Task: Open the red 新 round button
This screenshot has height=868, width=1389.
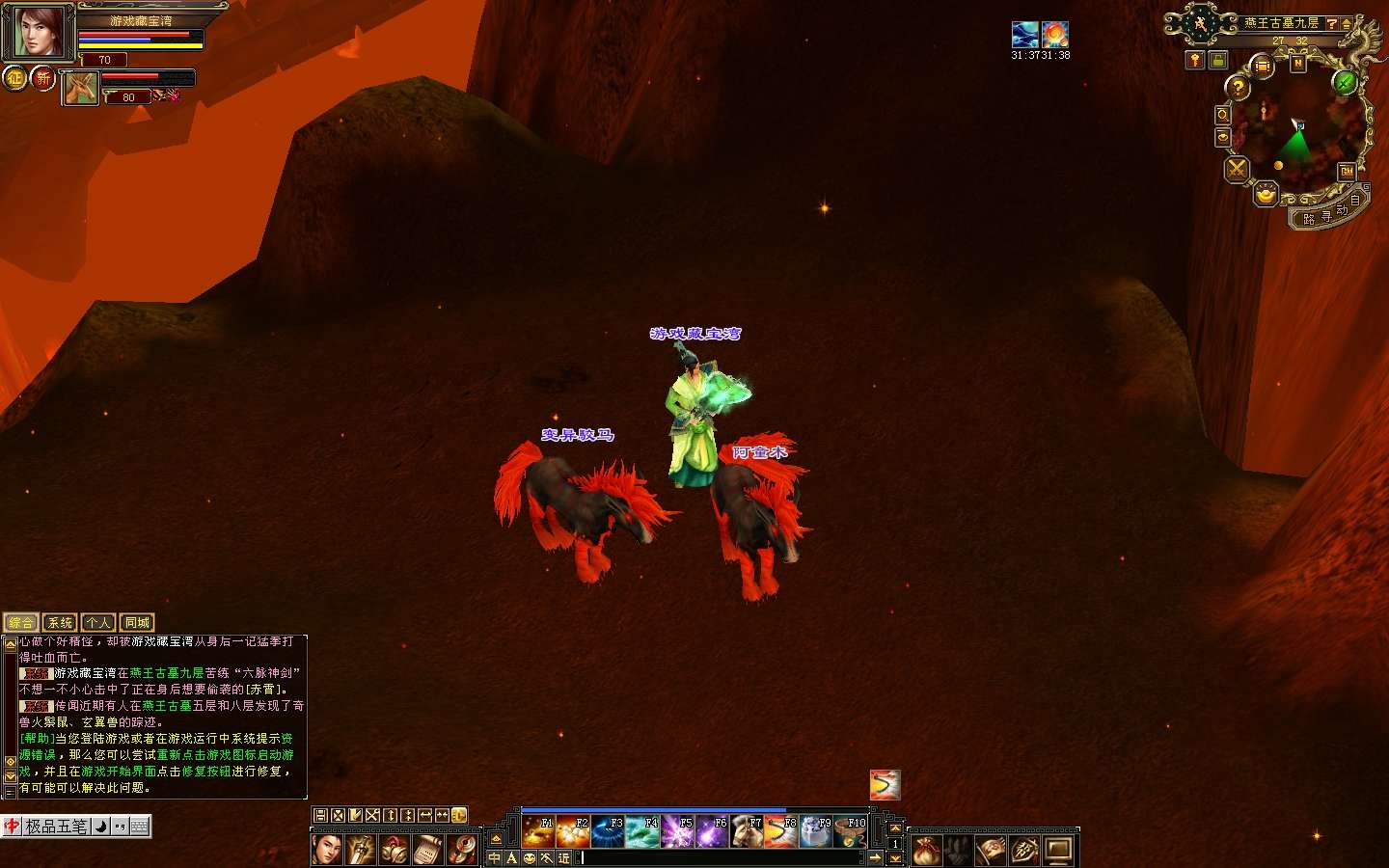Action: click(x=42, y=77)
